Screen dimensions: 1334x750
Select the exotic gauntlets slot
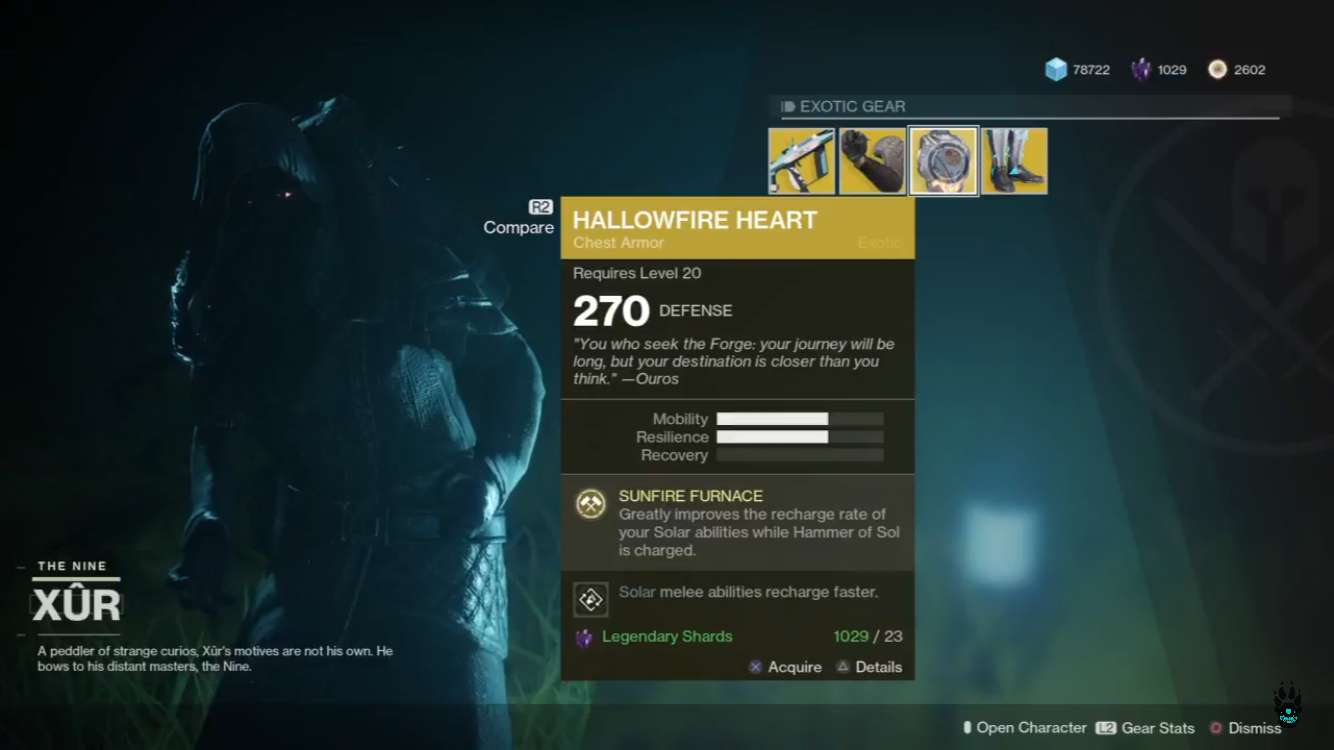pos(872,161)
